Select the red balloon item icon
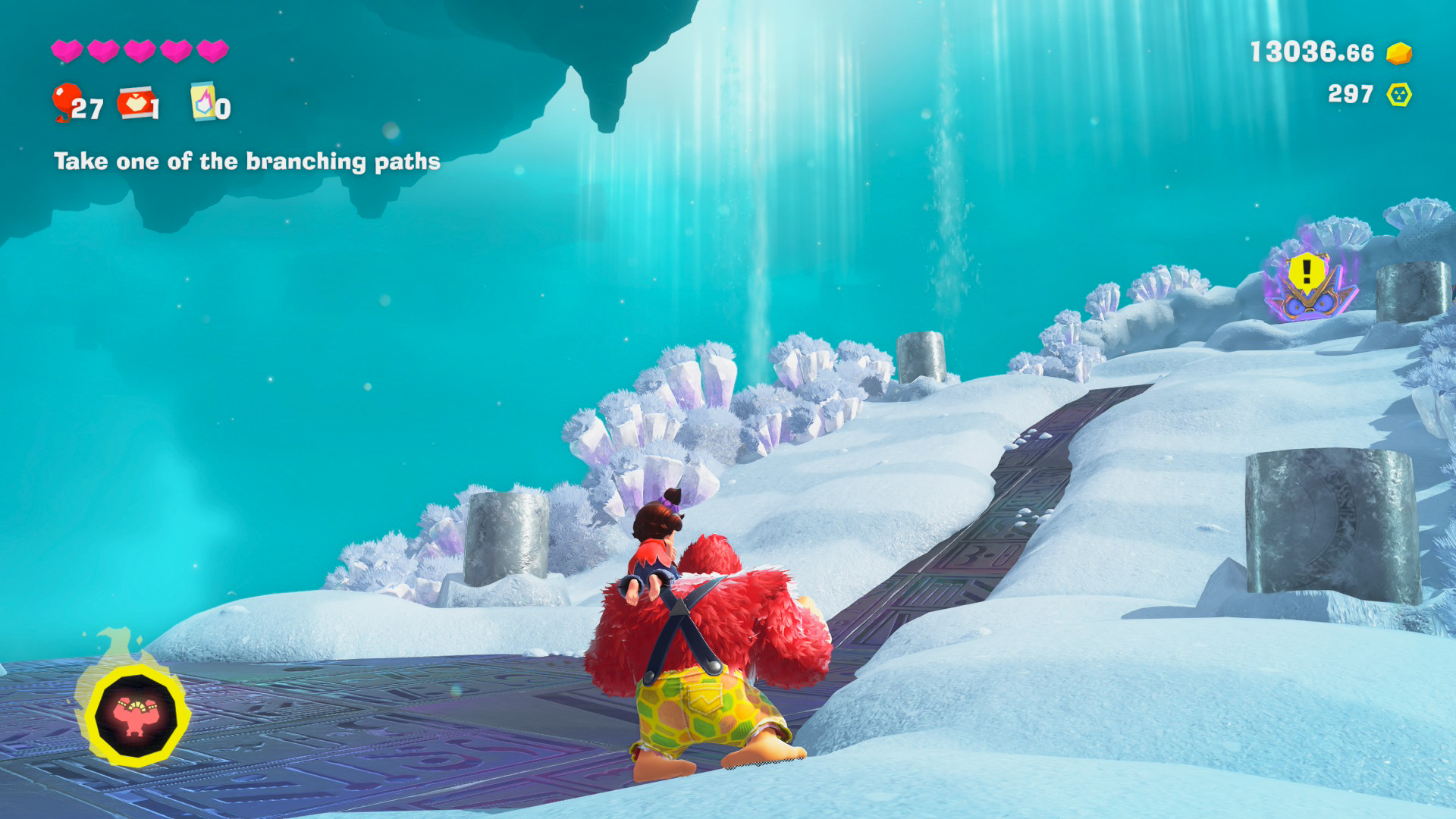This screenshot has height=819, width=1456. coord(66,99)
